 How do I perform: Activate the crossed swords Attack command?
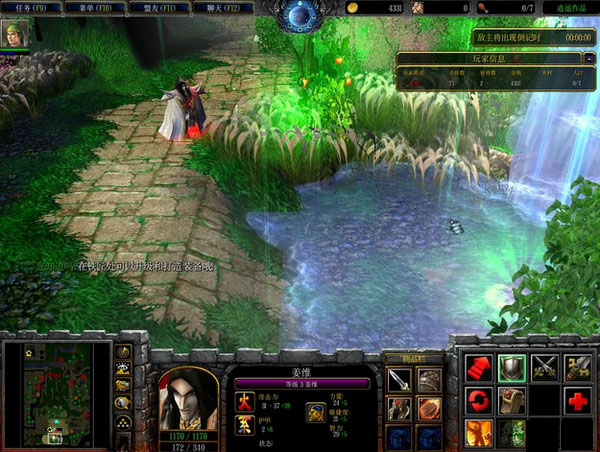click(544, 367)
